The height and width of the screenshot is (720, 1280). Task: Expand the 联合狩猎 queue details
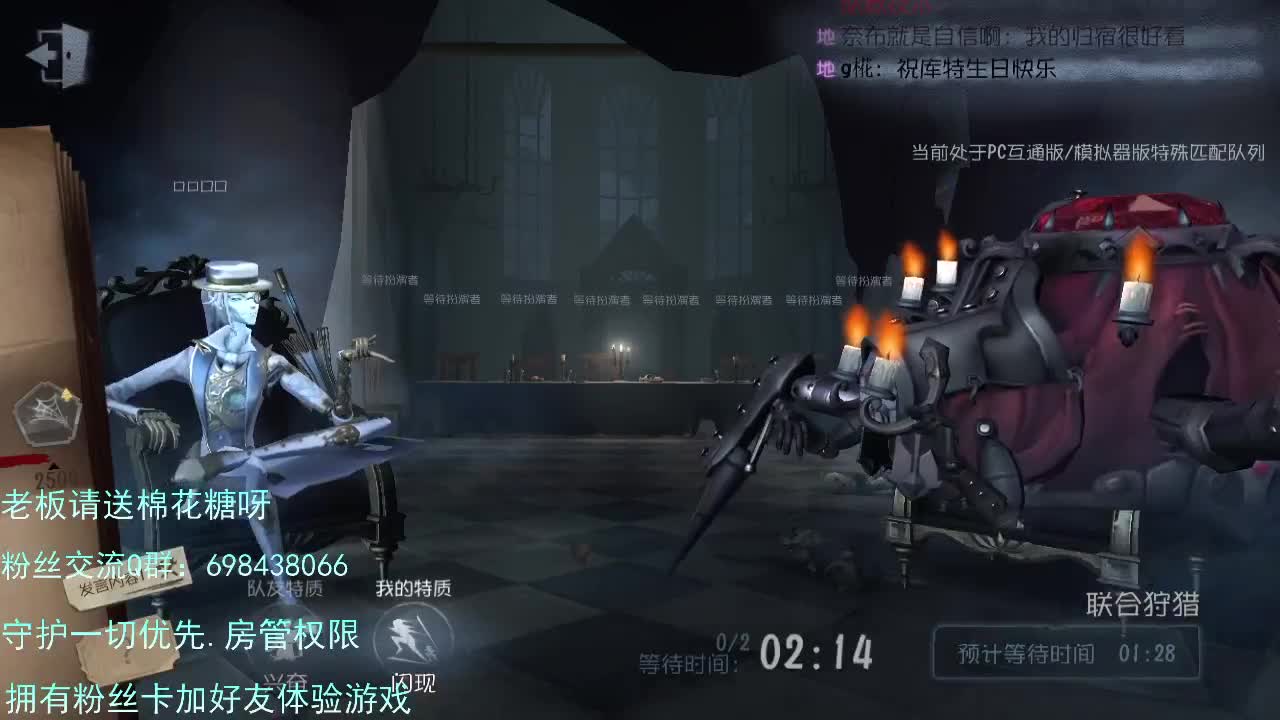[1145, 601]
